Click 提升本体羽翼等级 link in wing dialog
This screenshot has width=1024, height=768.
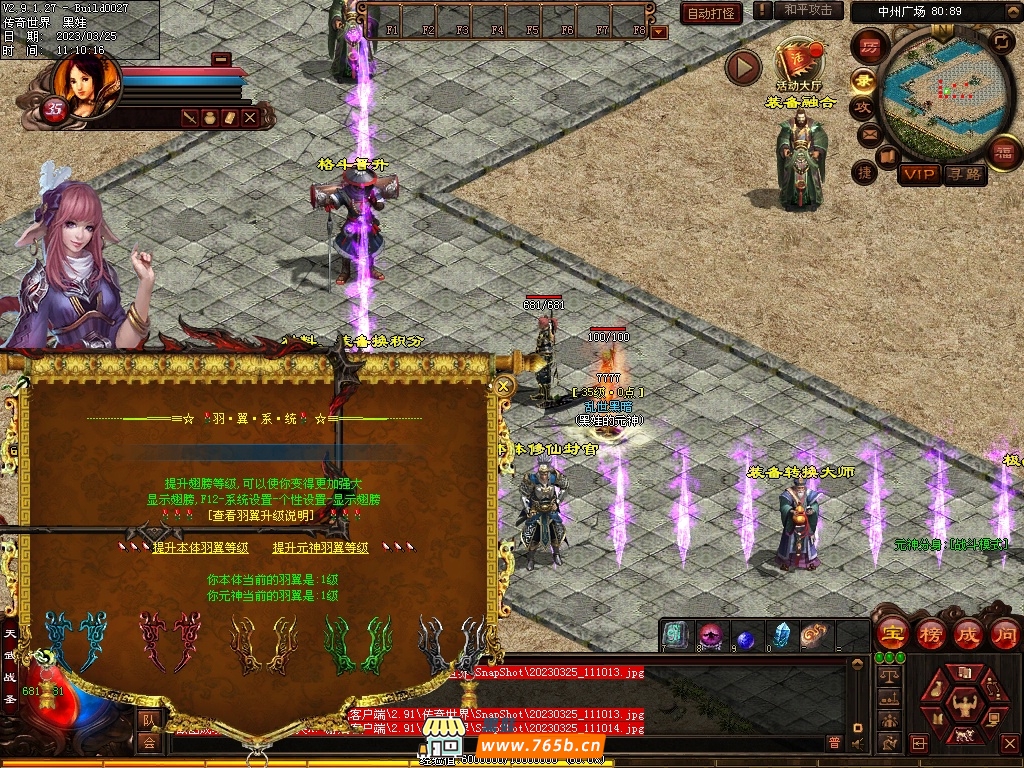point(200,548)
